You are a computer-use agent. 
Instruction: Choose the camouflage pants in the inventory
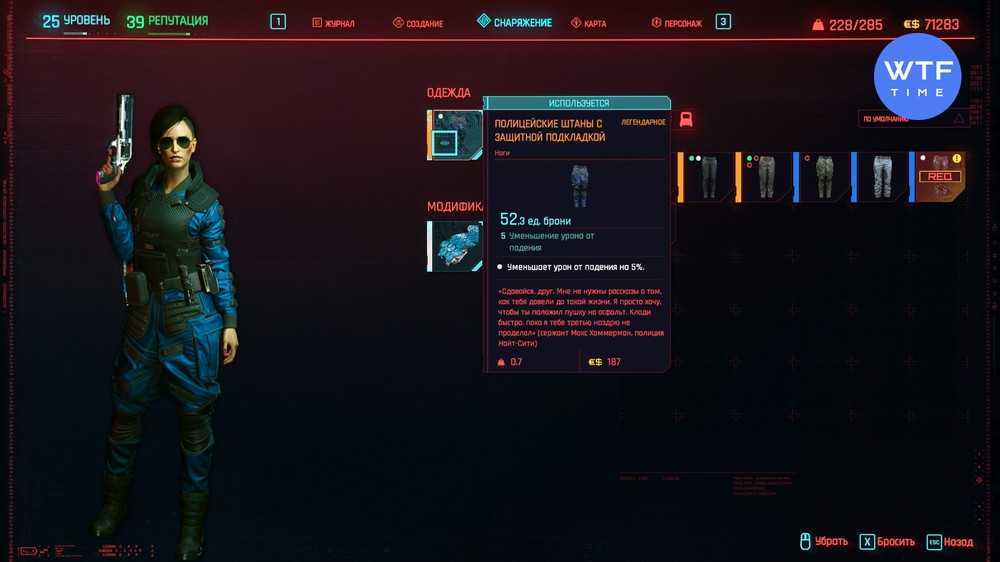coord(824,176)
